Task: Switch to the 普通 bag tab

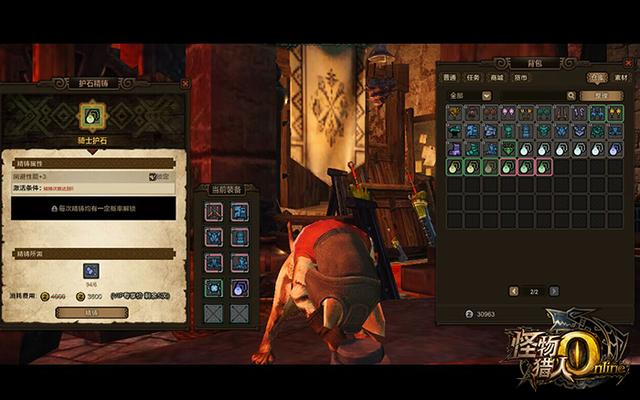Action: [450, 77]
